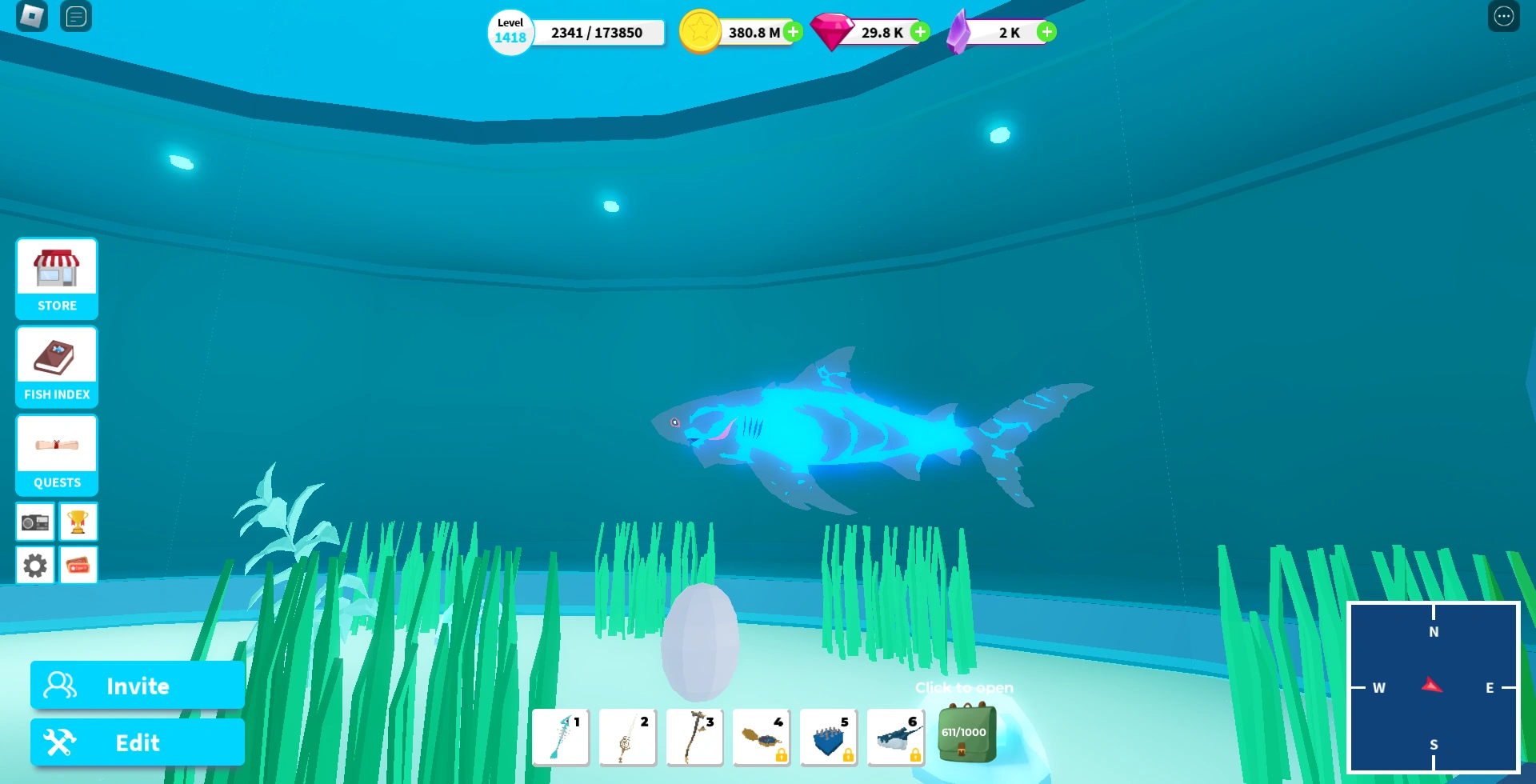Open the Quests scroll
This screenshot has height=784, width=1536.
click(x=55, y=454)
